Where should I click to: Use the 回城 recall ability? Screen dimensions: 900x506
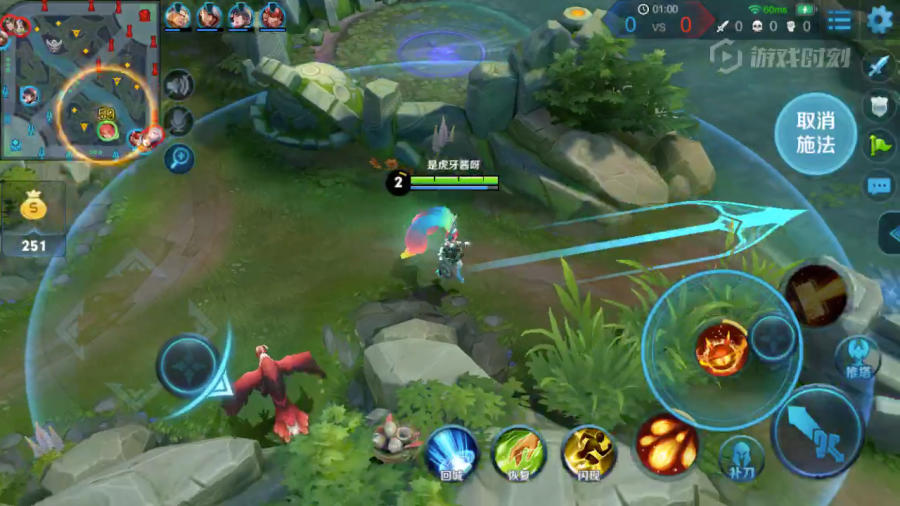[451, 452]
